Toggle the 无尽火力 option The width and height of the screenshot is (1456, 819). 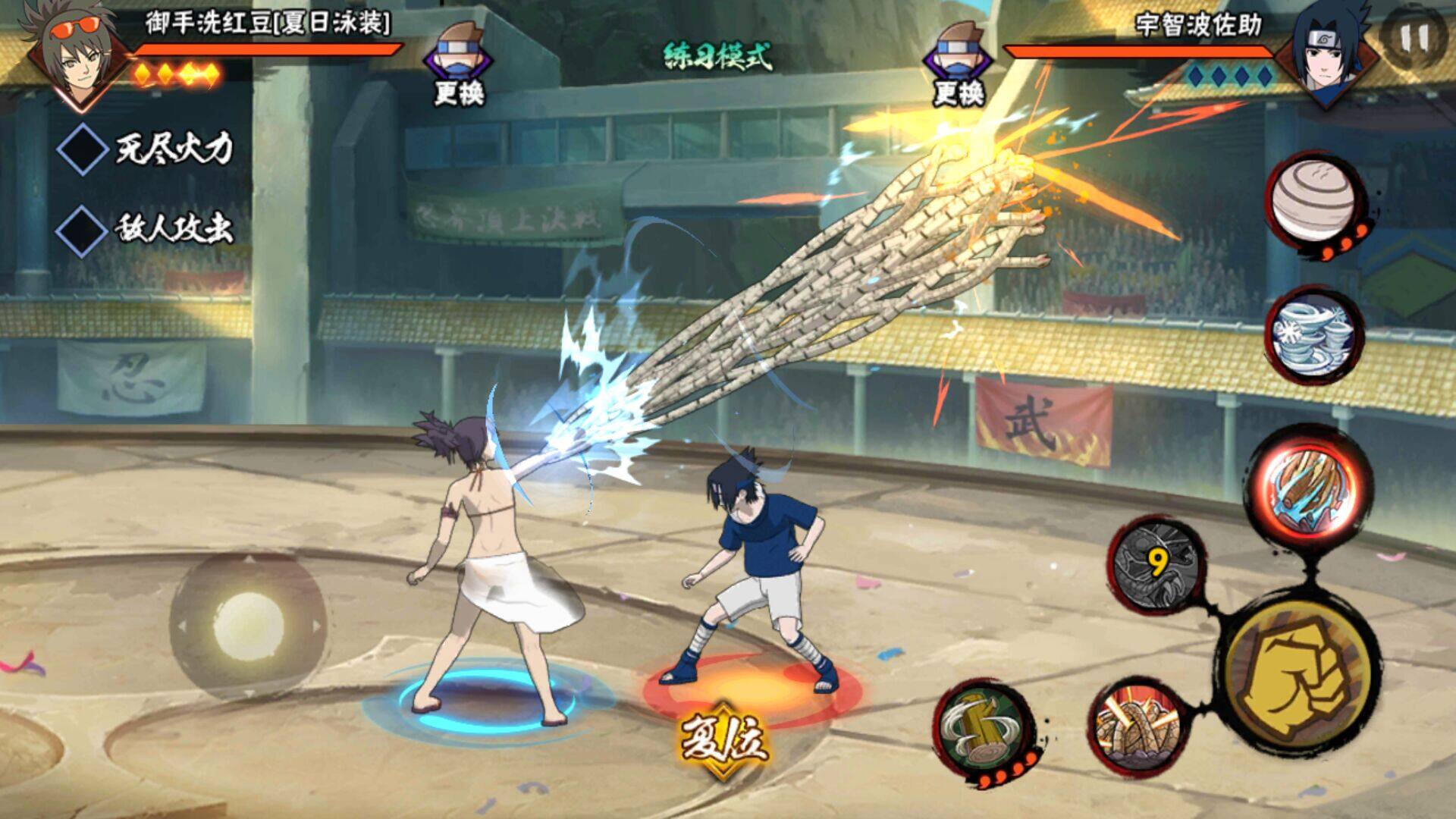tap(83, 149)
